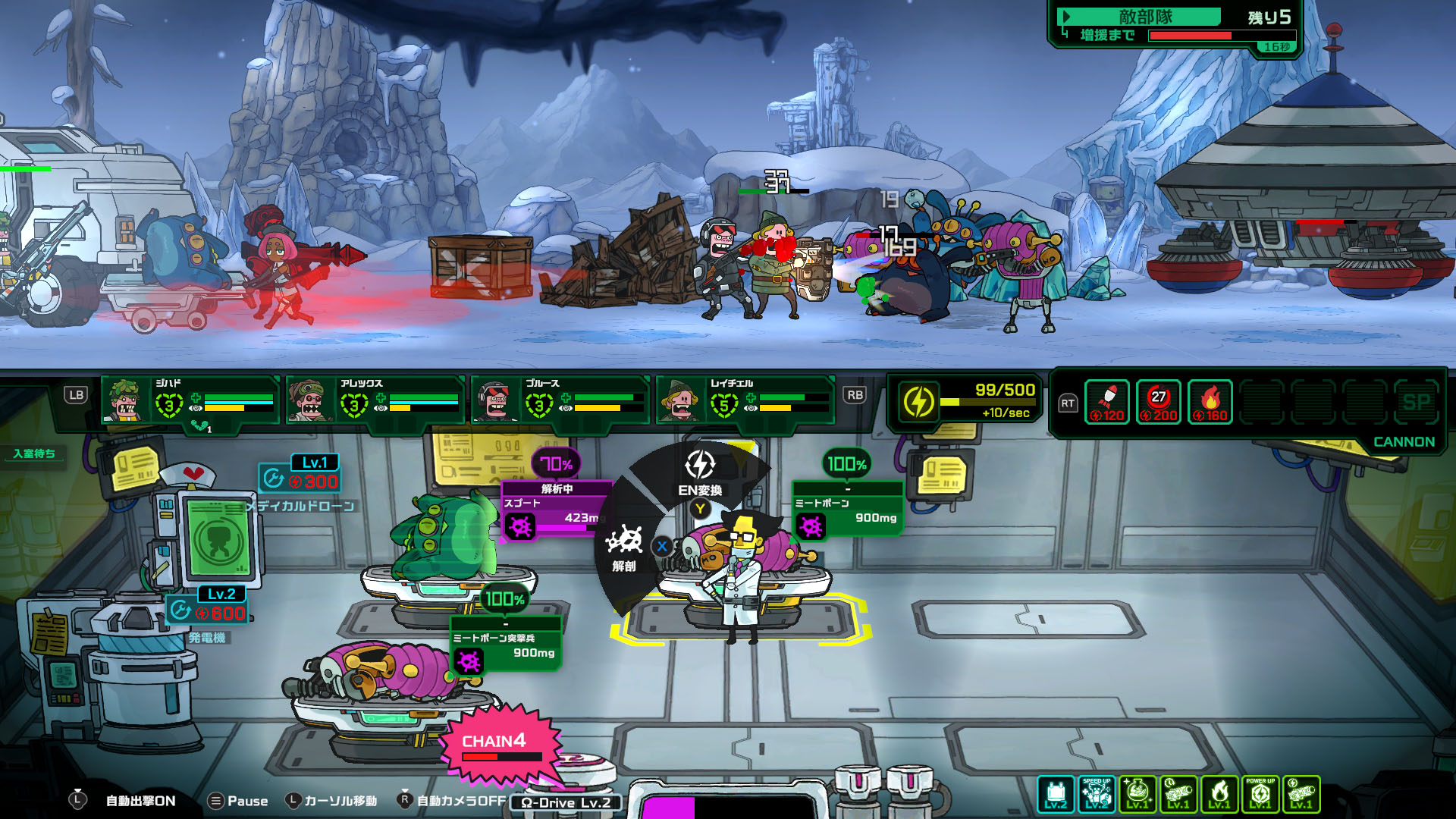Open the Medical Drone Lv.1 upgrade for 300
The height and width of the screenshot is (819, 1456).
pos(300,475)
